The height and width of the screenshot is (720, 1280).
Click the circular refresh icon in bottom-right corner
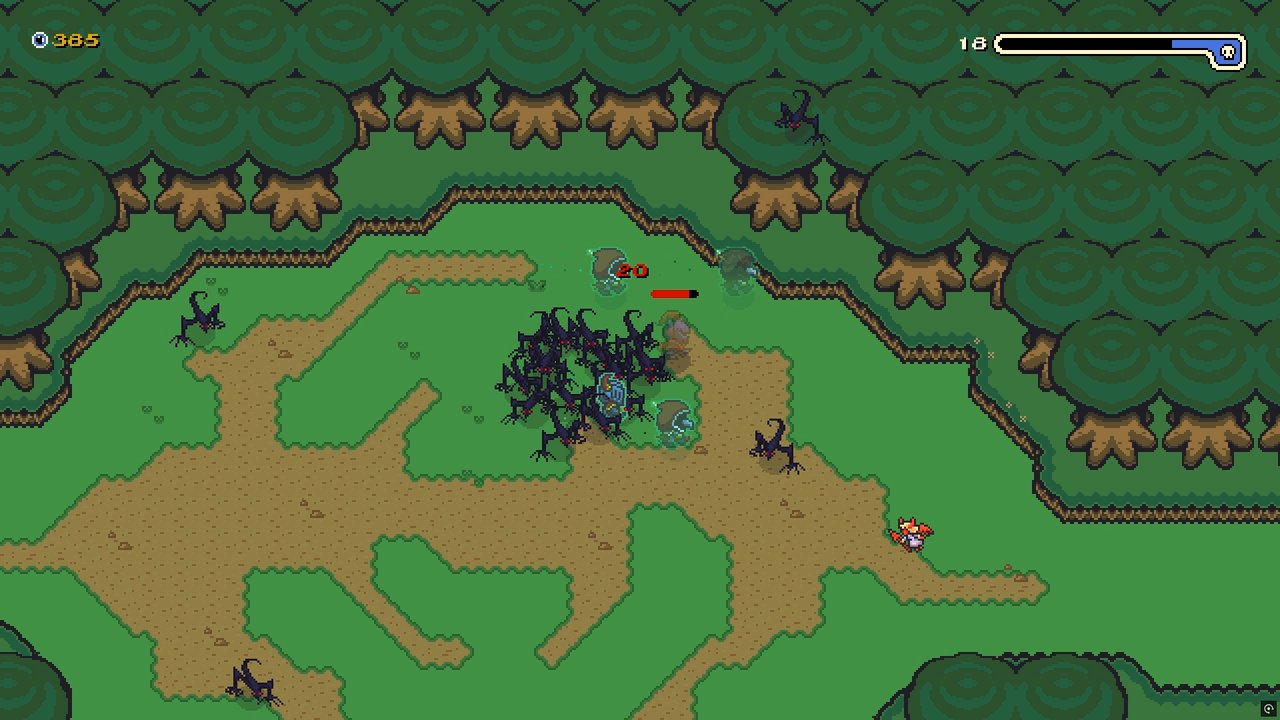tap(1268, 707)
